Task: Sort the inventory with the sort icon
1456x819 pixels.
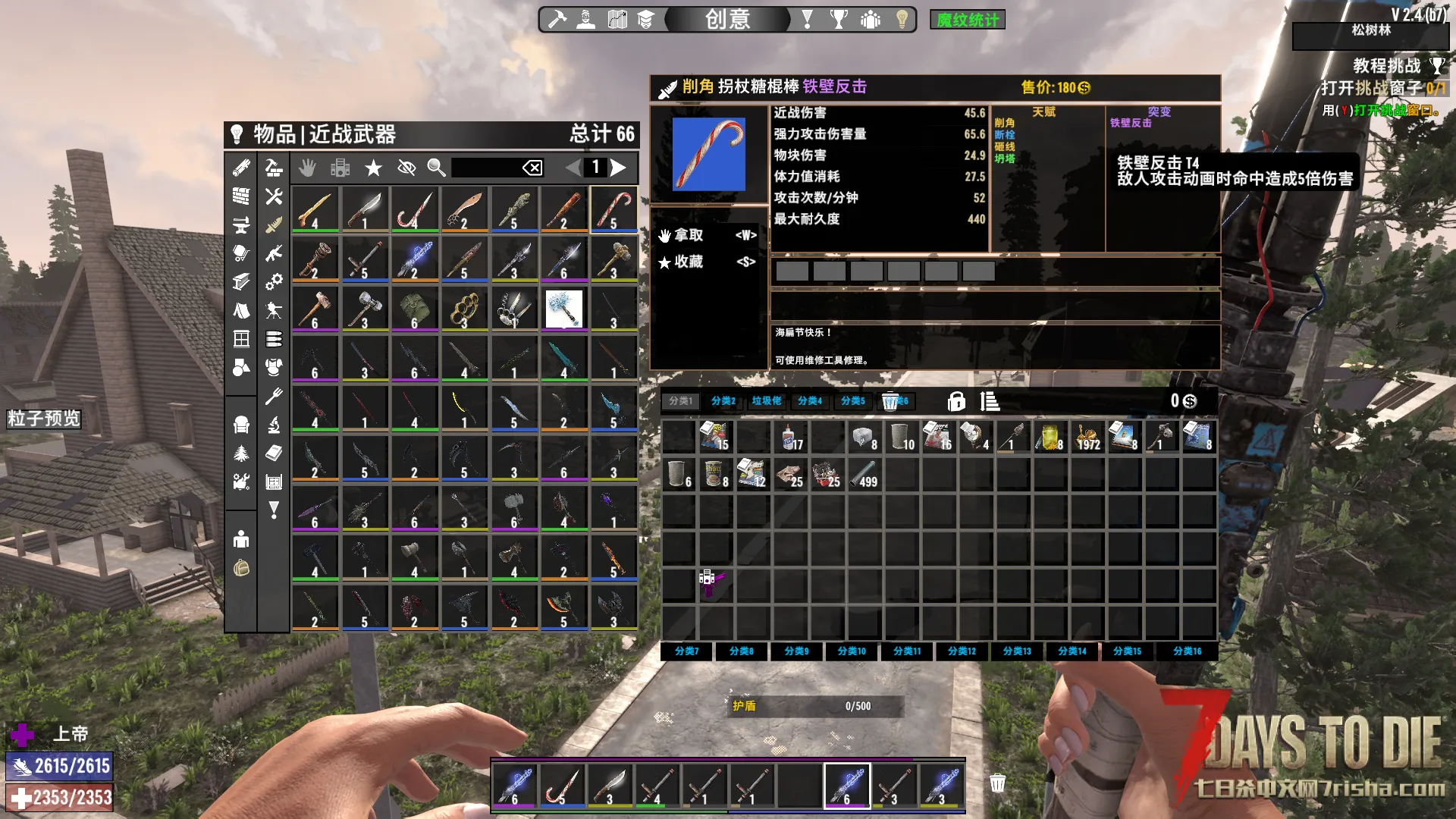Action: click(x=990, y=401)
